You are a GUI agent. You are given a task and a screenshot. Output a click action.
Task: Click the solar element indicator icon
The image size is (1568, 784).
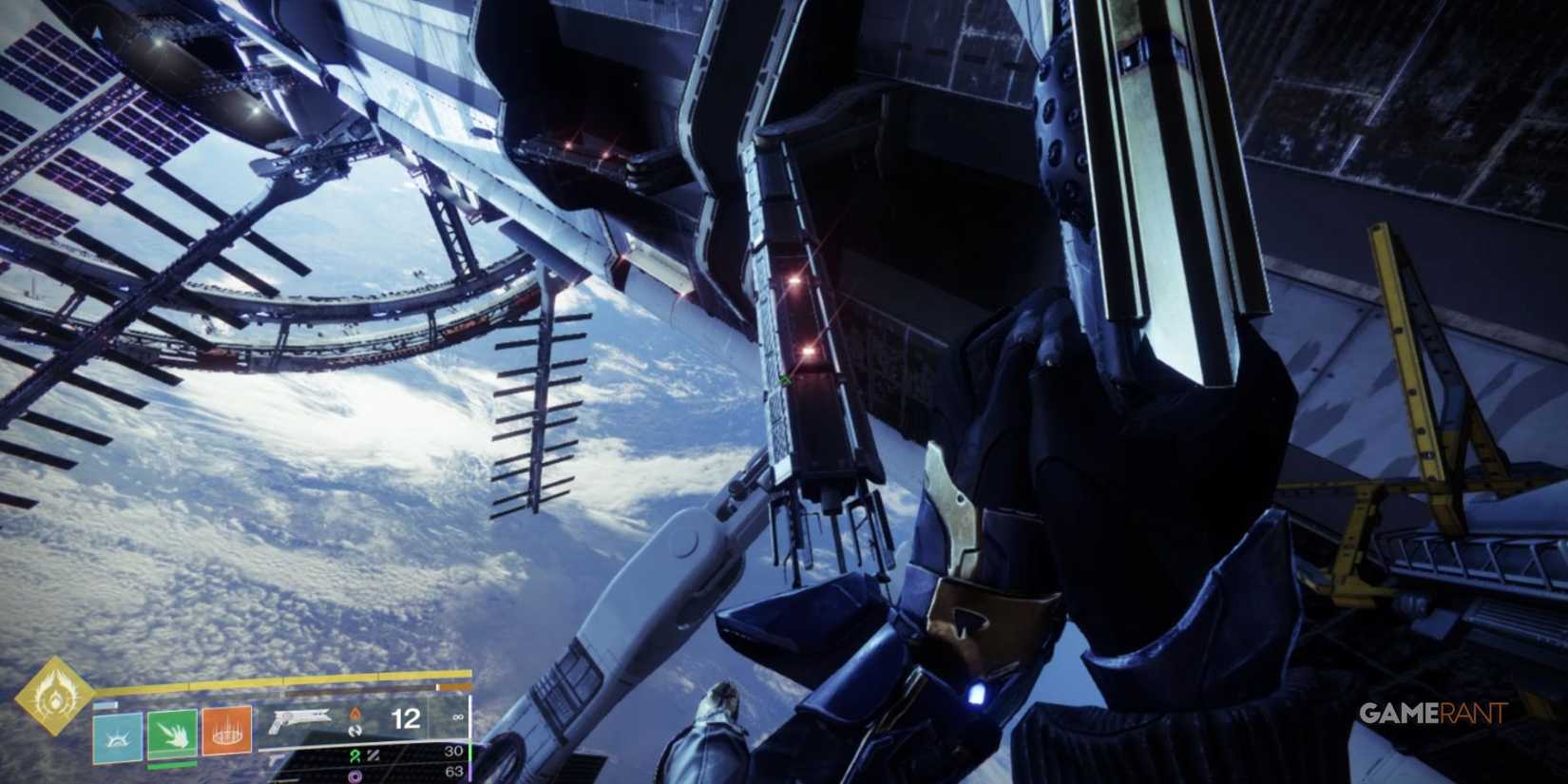point(356,714)
